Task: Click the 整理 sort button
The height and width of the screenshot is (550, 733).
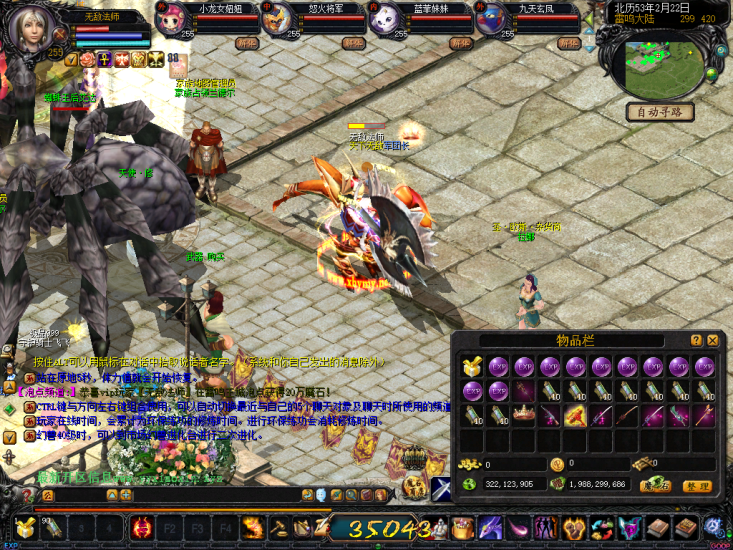Action: tap(697, 486)
